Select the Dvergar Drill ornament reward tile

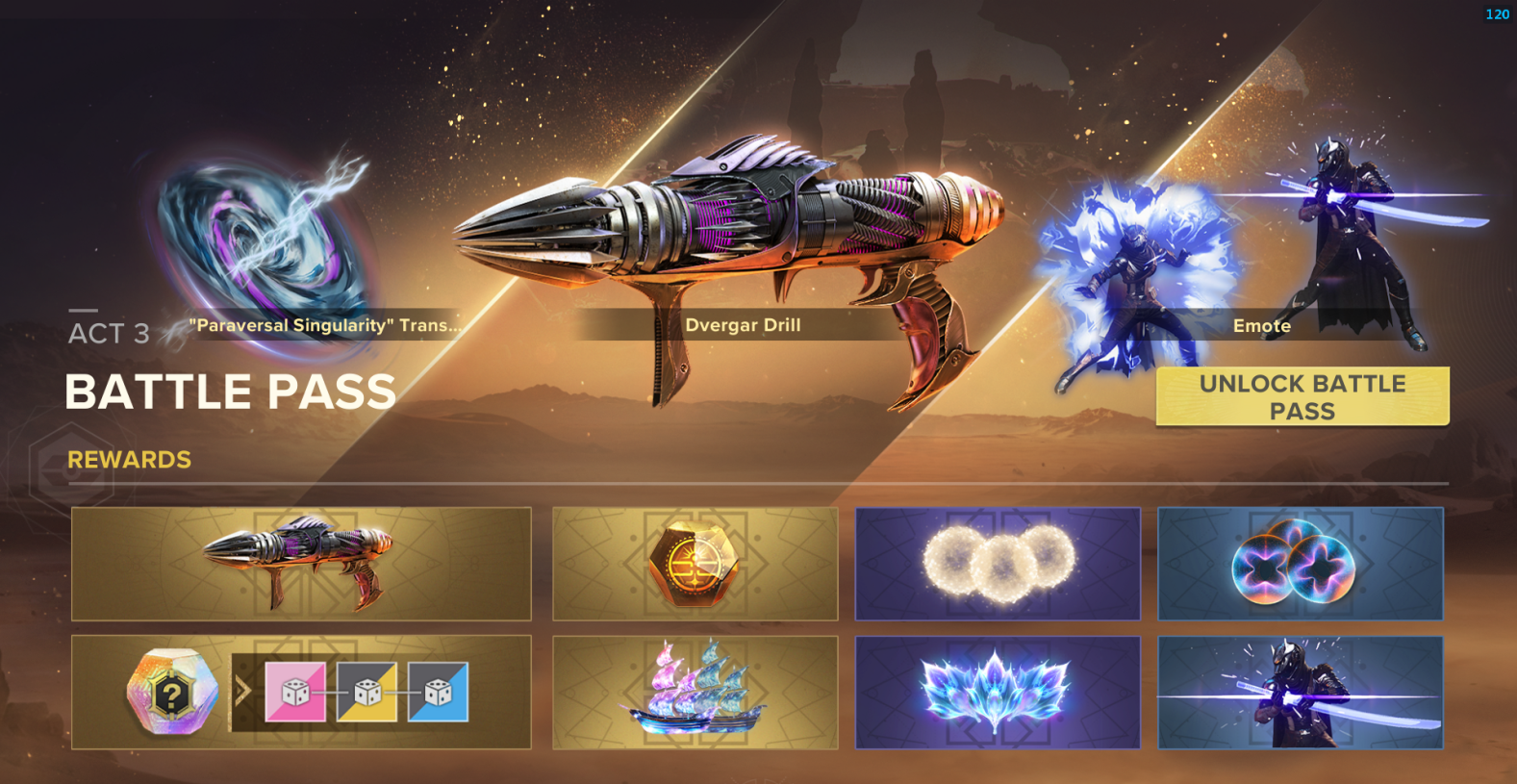300,565
